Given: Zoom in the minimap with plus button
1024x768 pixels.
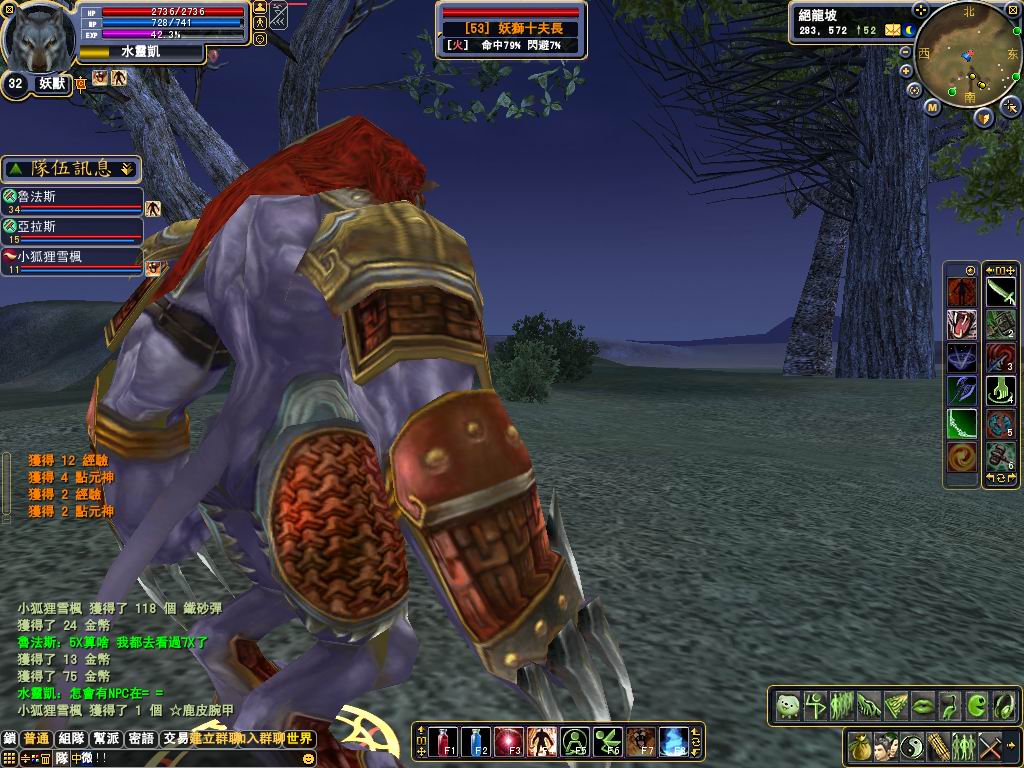Looking at the screenshot, I should [906, 71].
